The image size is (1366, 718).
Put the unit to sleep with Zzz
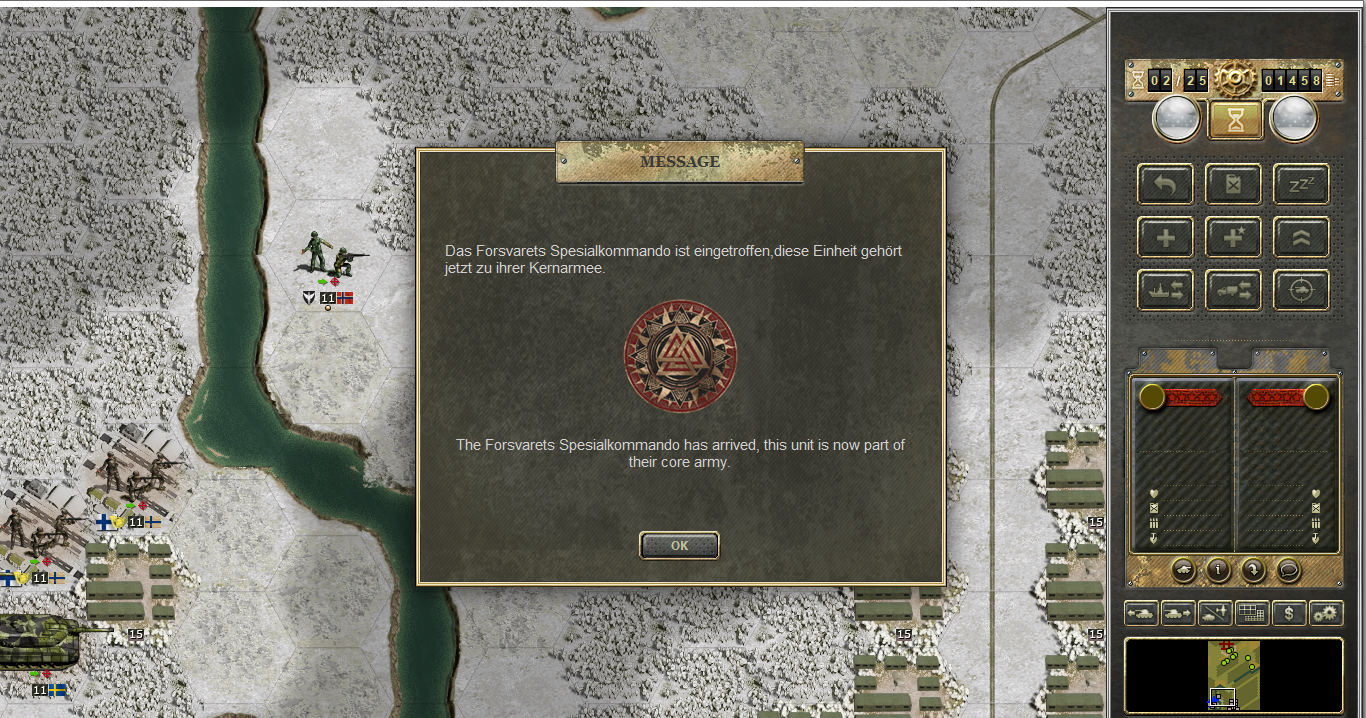click(1301, 184)
